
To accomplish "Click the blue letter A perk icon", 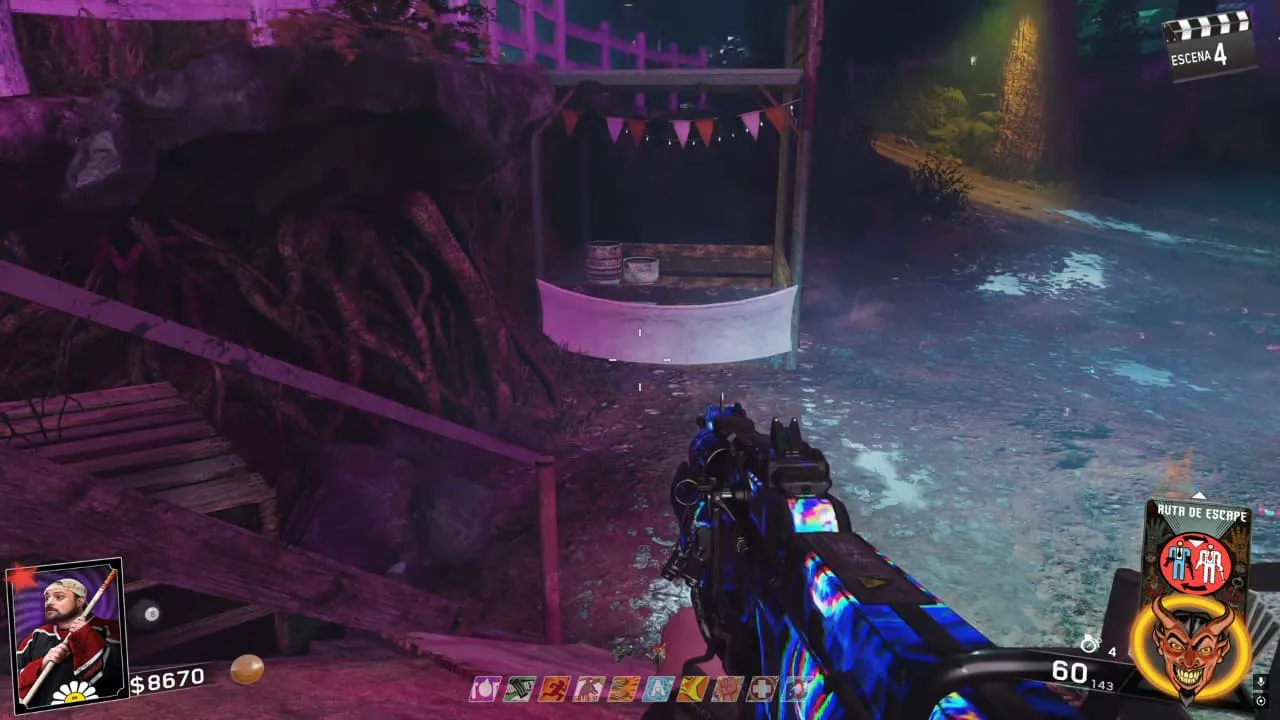I will [657, 688].
